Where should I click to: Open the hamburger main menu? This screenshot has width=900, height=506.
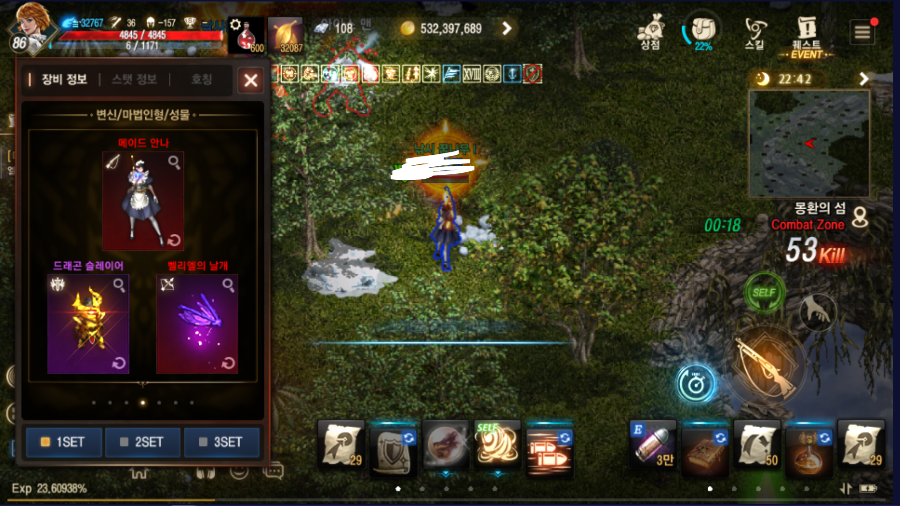click(861, 32)
